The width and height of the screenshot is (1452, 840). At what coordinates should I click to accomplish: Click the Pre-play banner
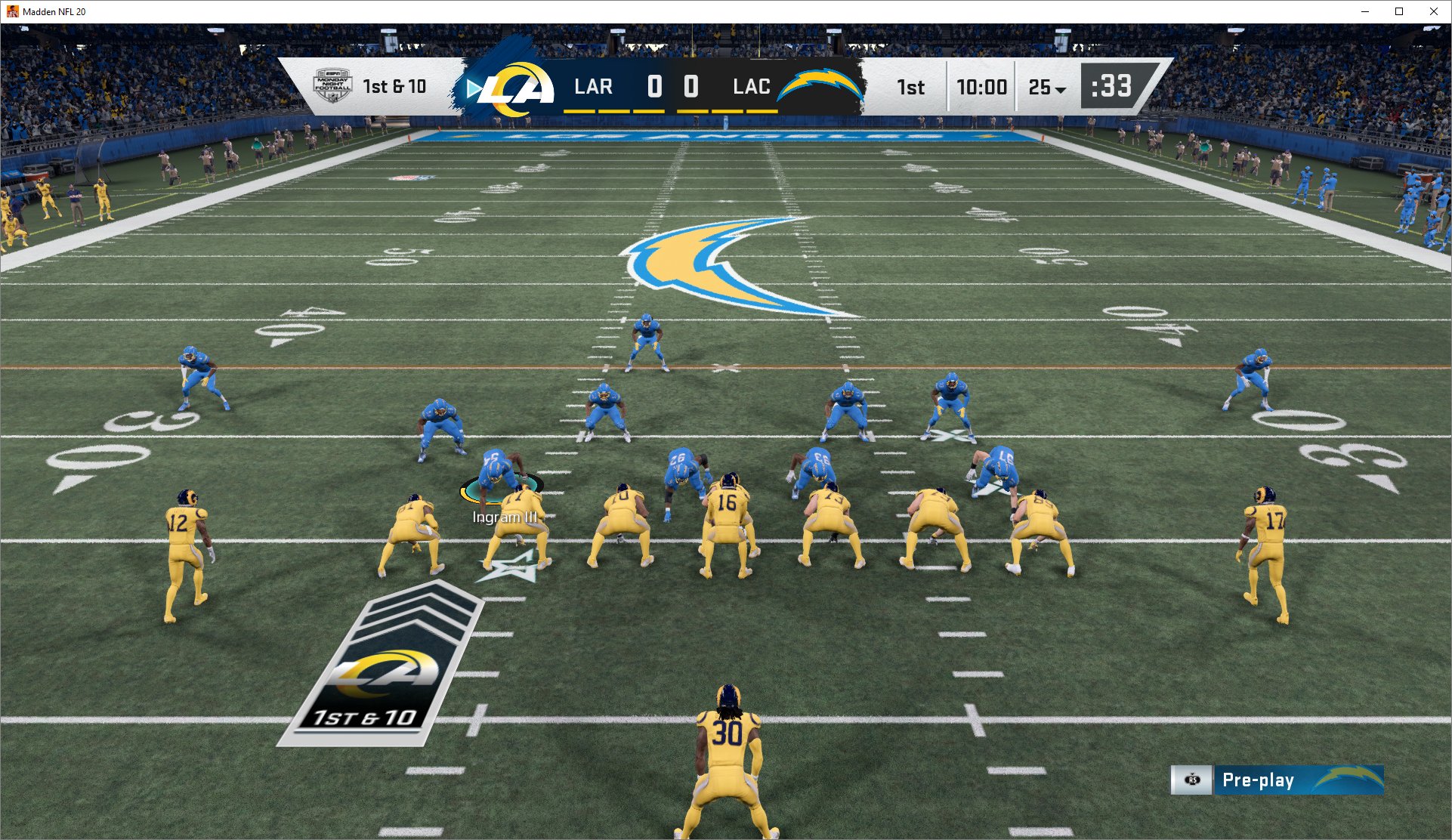pyautogui.click(x=1284, y=780)
